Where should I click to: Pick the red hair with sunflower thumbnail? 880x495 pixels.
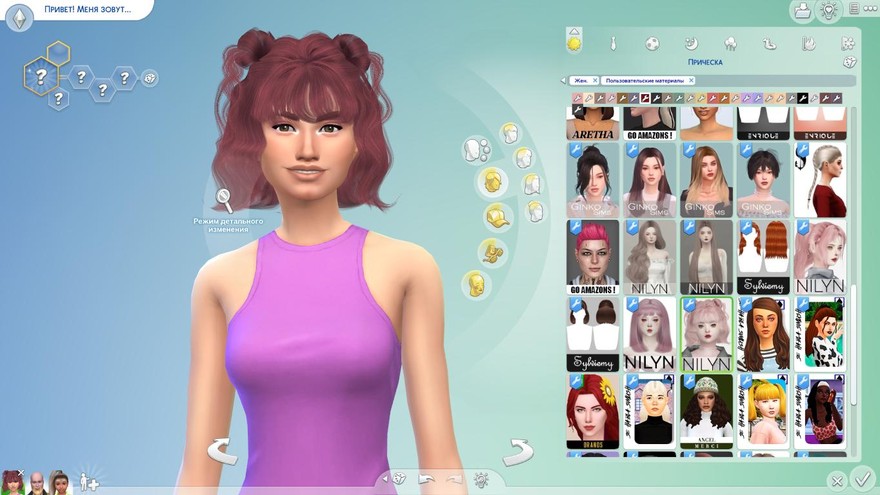tap(591, 411)
